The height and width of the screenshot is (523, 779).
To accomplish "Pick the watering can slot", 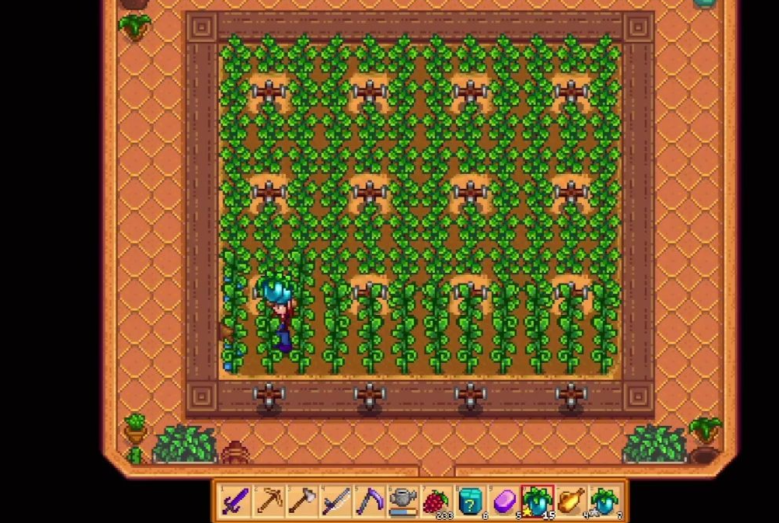I will tap(403, 500).
